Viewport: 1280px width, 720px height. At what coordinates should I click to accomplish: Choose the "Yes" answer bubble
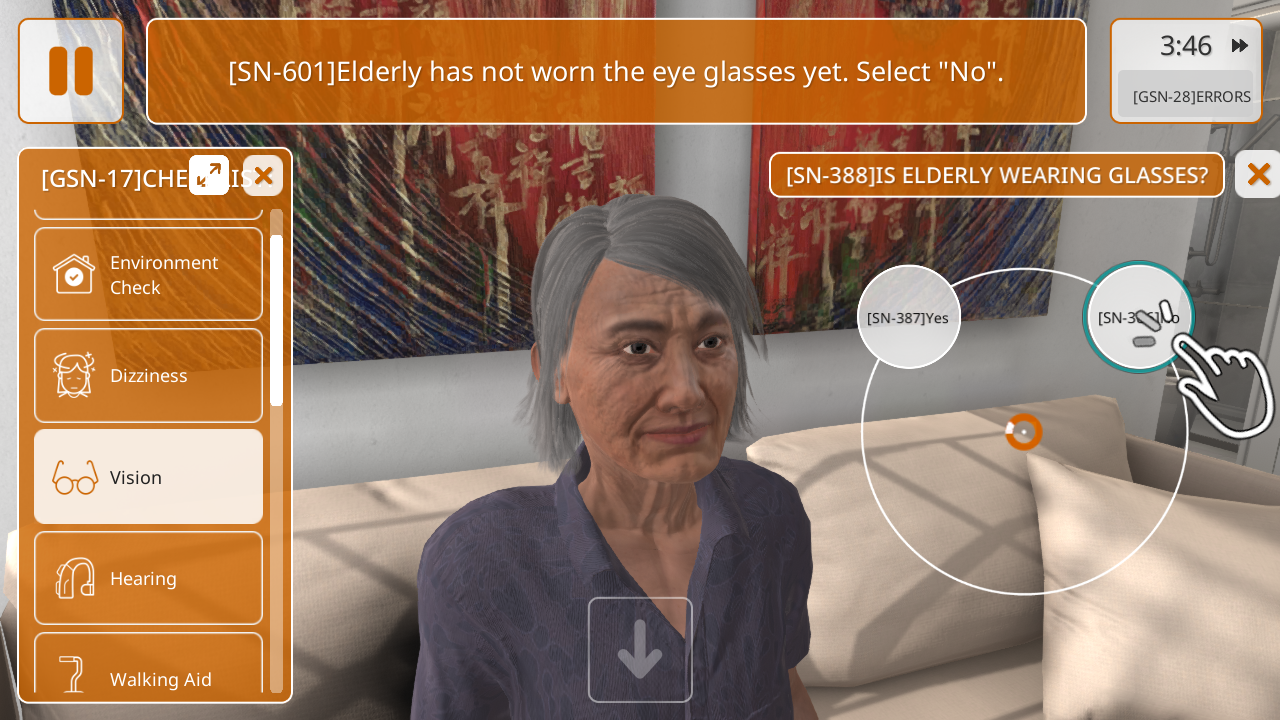(x=908, y=317)
